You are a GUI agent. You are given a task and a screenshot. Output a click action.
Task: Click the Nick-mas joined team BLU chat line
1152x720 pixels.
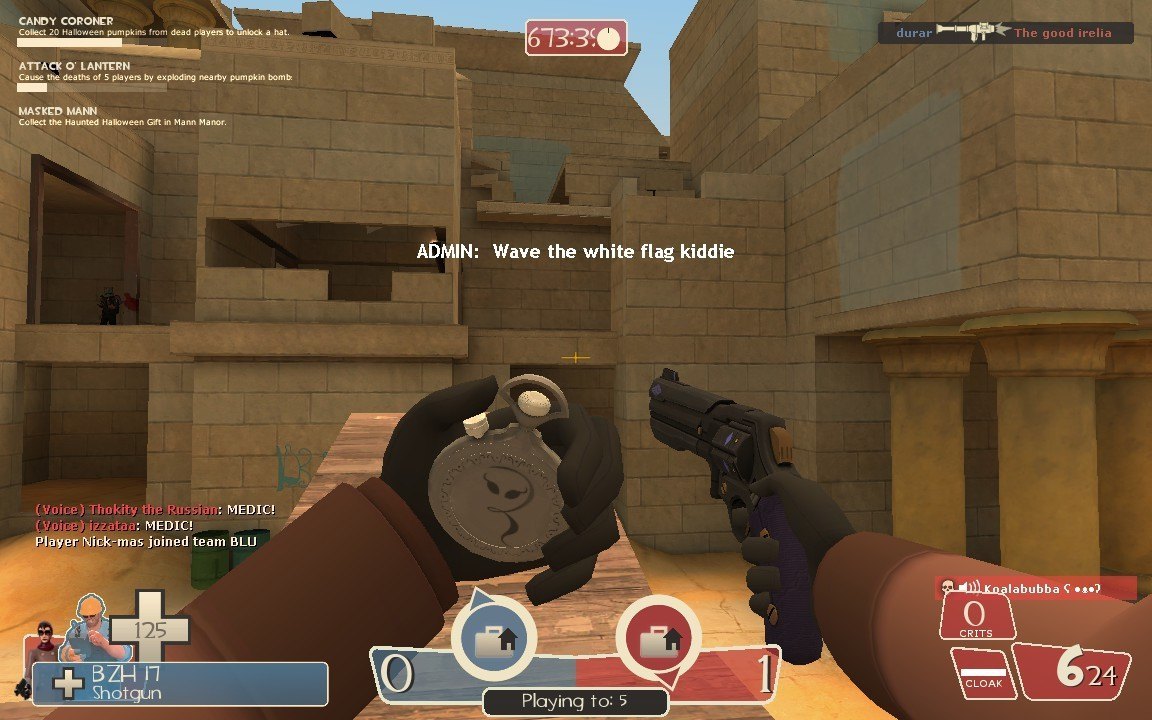(146, 541)
